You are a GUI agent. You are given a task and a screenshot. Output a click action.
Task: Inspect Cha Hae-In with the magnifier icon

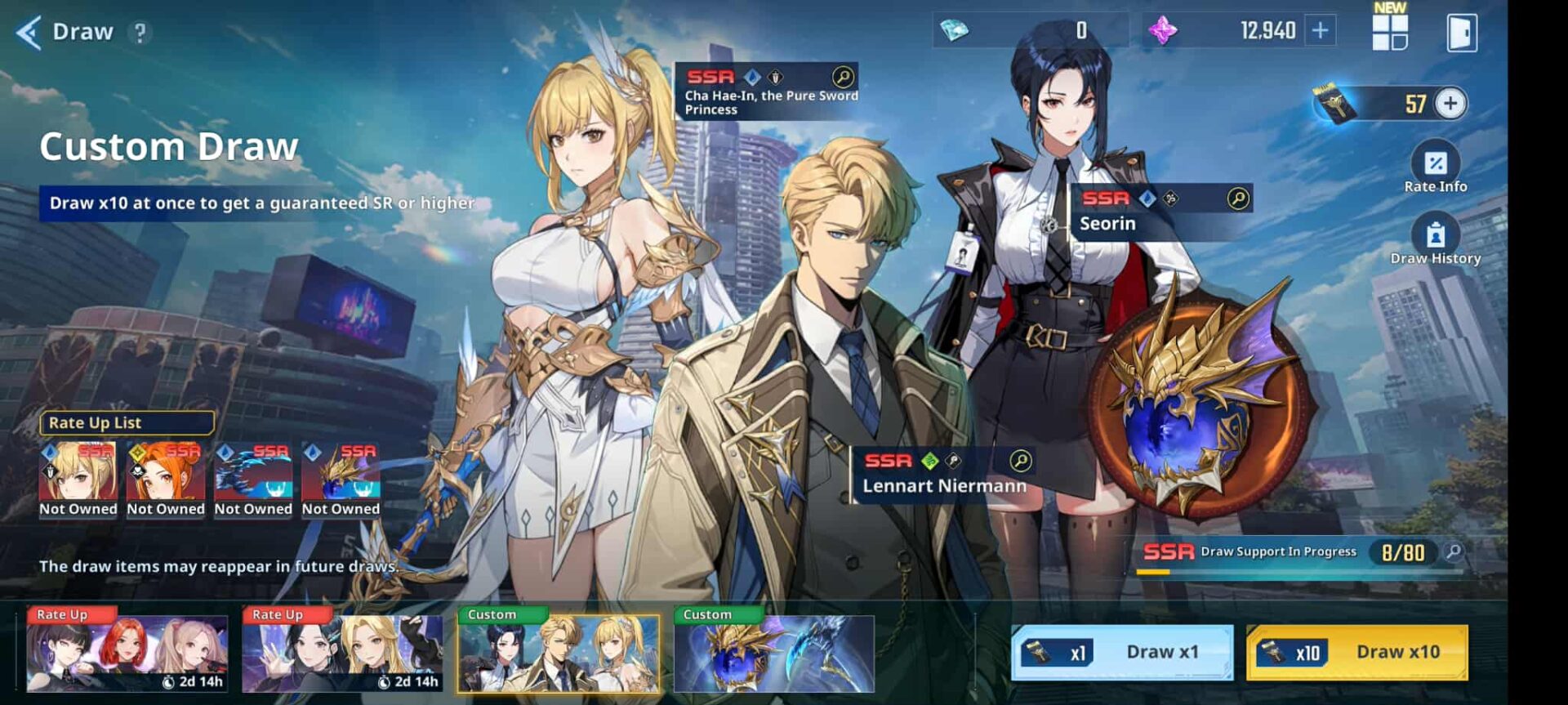[x=843, y=77]
